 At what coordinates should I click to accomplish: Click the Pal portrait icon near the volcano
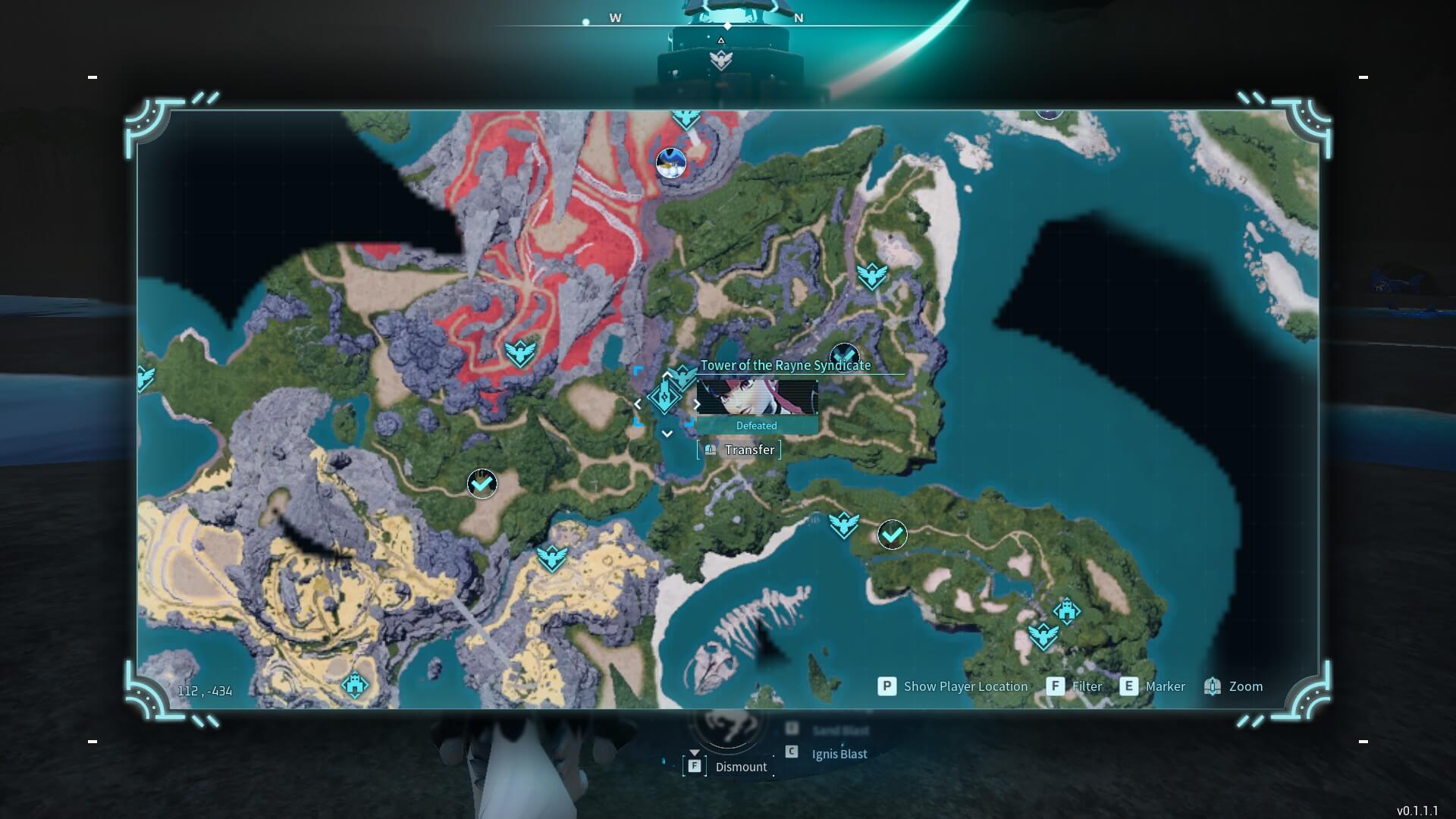point(670,162)
